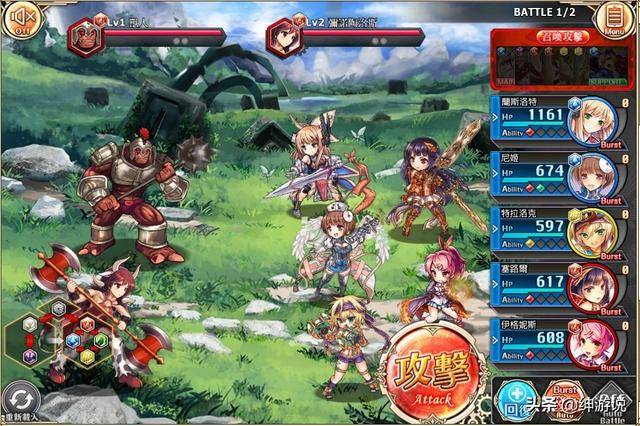Open the hexagonal element chart
Image resolution: width=640 pixels, height=426 pixels.
click(x=60, y=333)
